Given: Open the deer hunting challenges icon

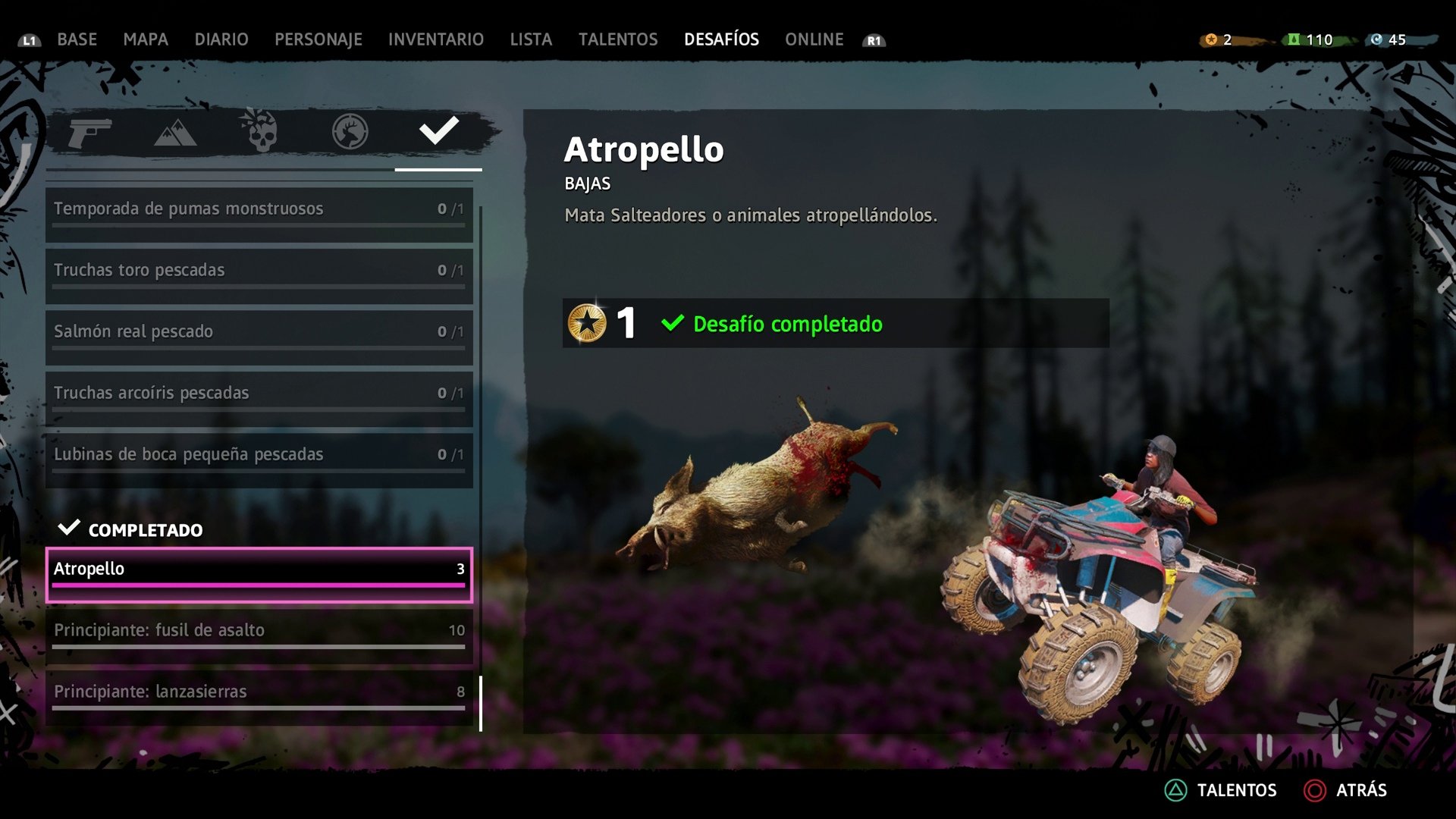Looking at the screenshot, I should (x=348, y=133).
